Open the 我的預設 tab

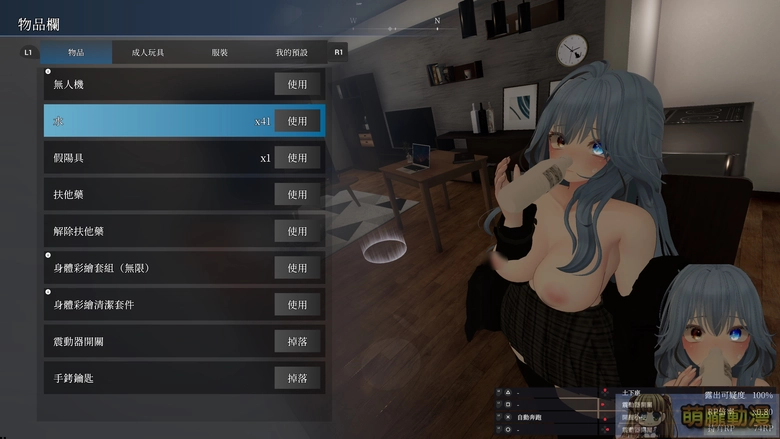pos(292,52)
